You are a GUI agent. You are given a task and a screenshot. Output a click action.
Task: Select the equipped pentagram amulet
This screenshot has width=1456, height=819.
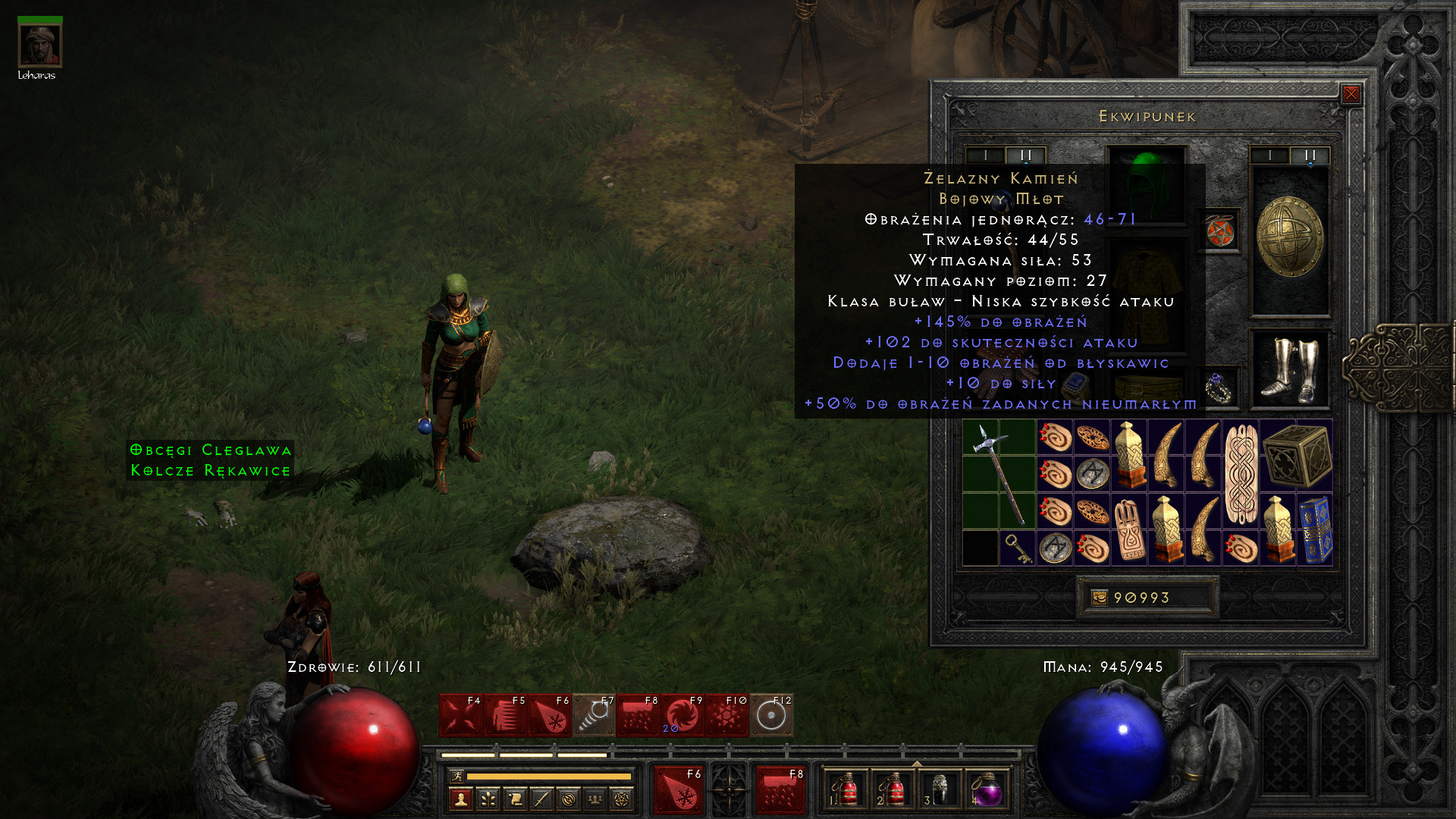tap(1219, 231)
